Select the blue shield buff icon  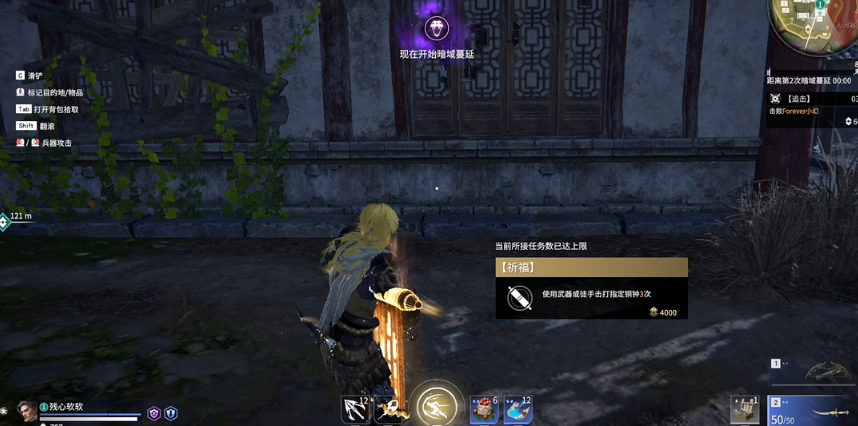click(x=171, y=413)
